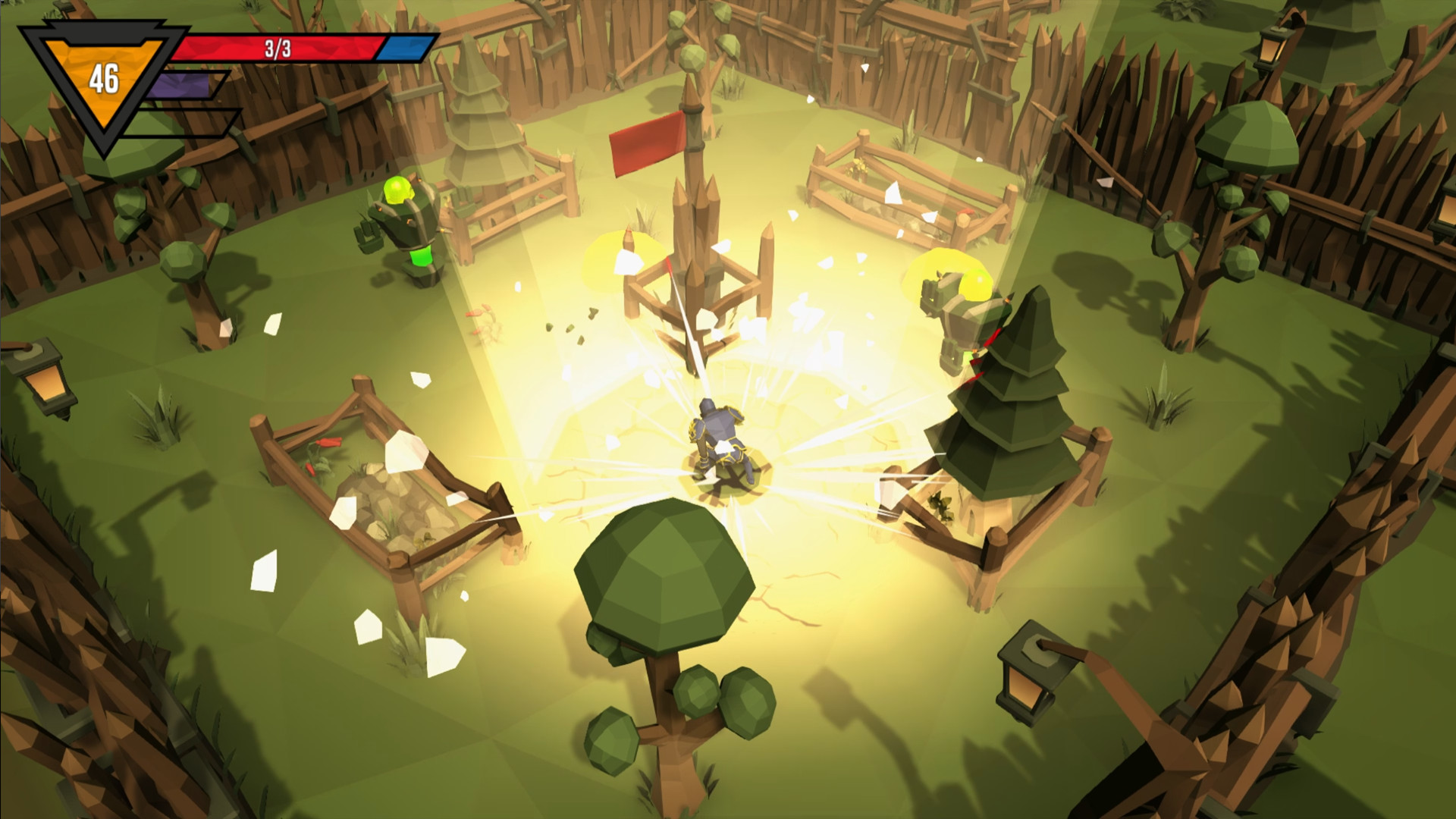Click the red flag atop the central tower
This screenshot has height=819, width=1456.
coord(646,144)
